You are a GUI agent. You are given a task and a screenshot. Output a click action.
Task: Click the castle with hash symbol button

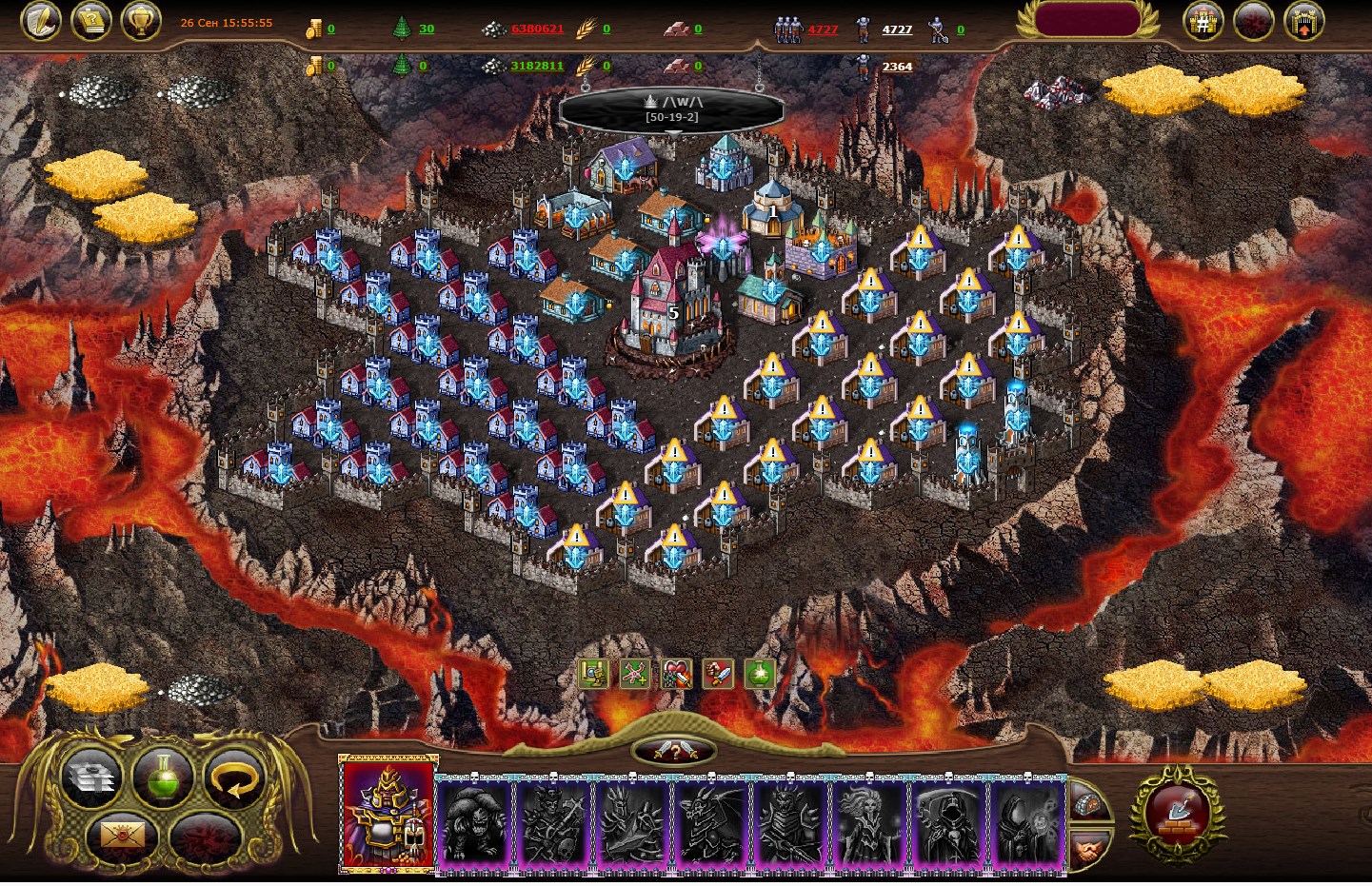pos(1203,21)
